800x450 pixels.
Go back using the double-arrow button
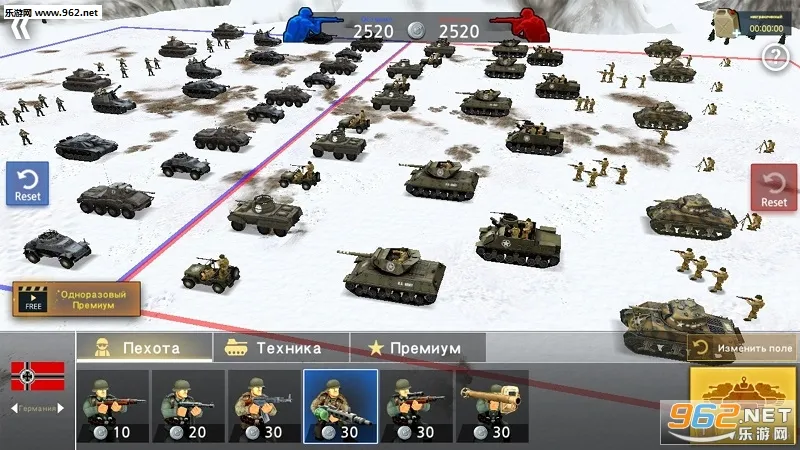22,28
